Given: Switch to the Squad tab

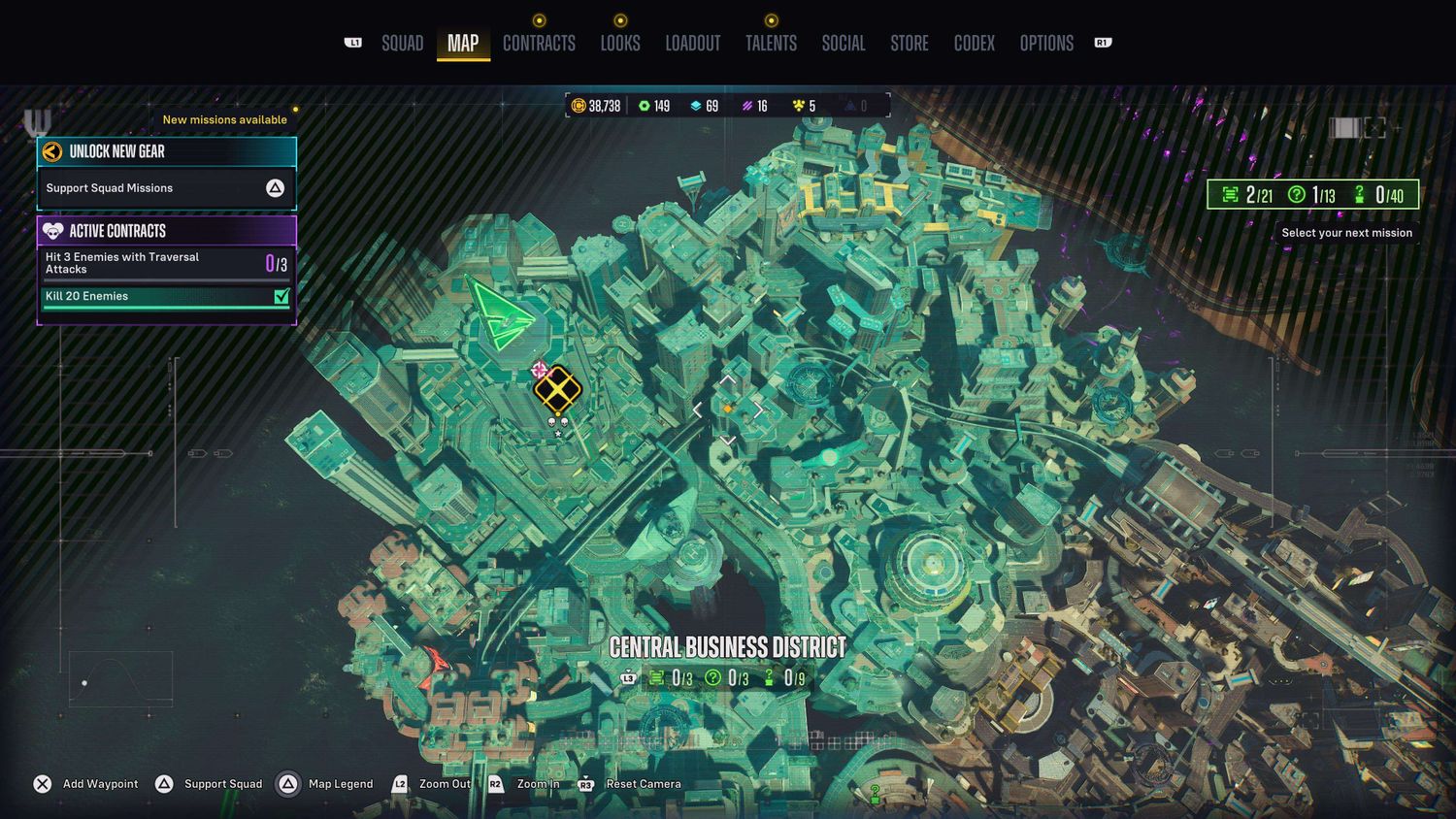Looking at the screenshot, I should (x=402, y=44).
